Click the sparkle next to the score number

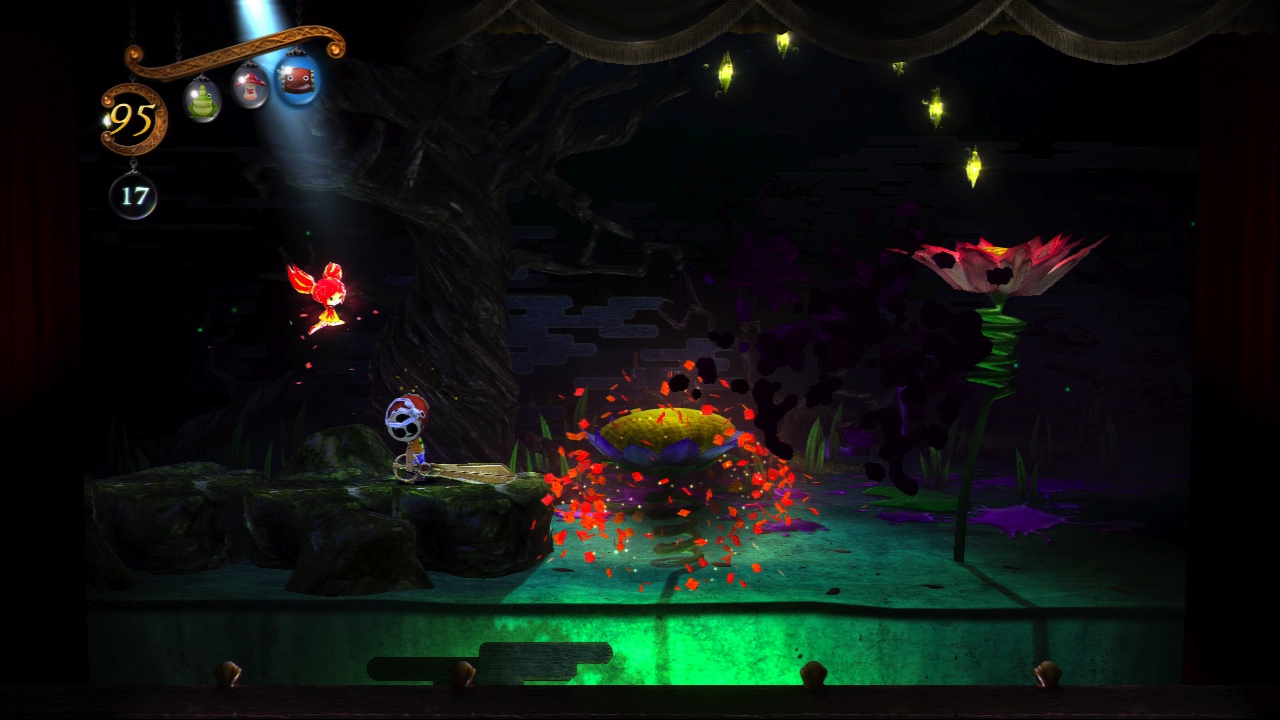(106, 121)
